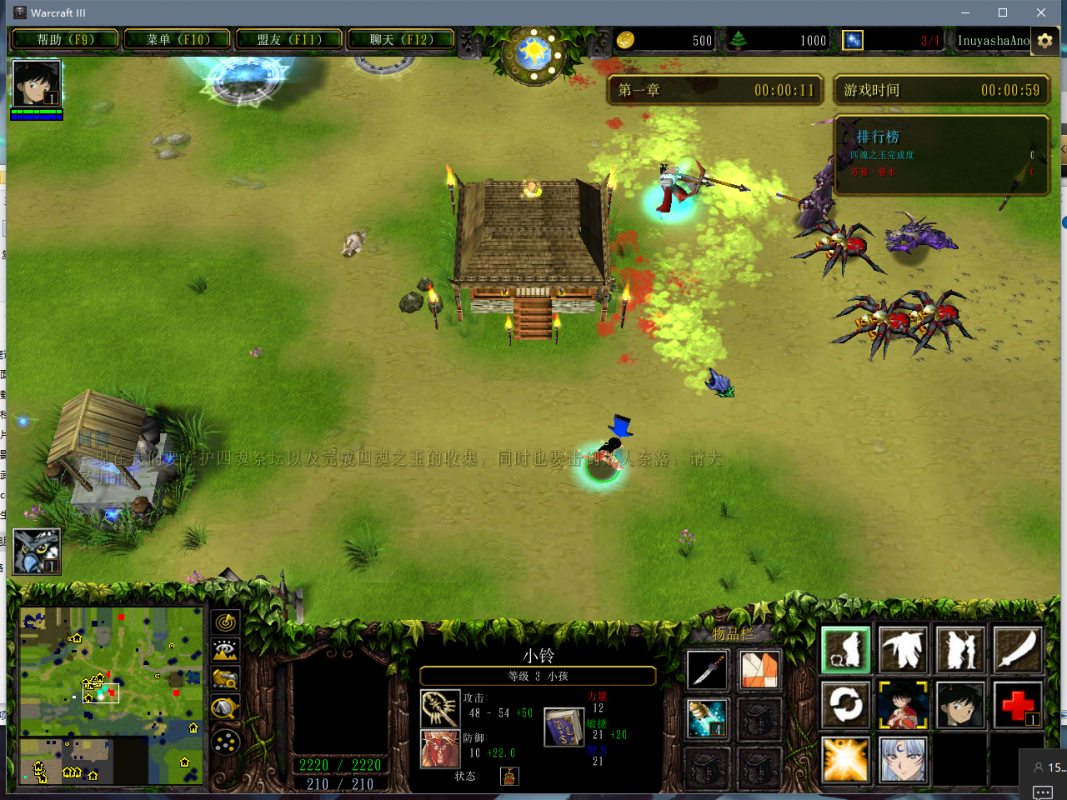Open the 聊天 (F12) chat log
The height and width of the screenshot is (800, 1067).
(400, 40)
